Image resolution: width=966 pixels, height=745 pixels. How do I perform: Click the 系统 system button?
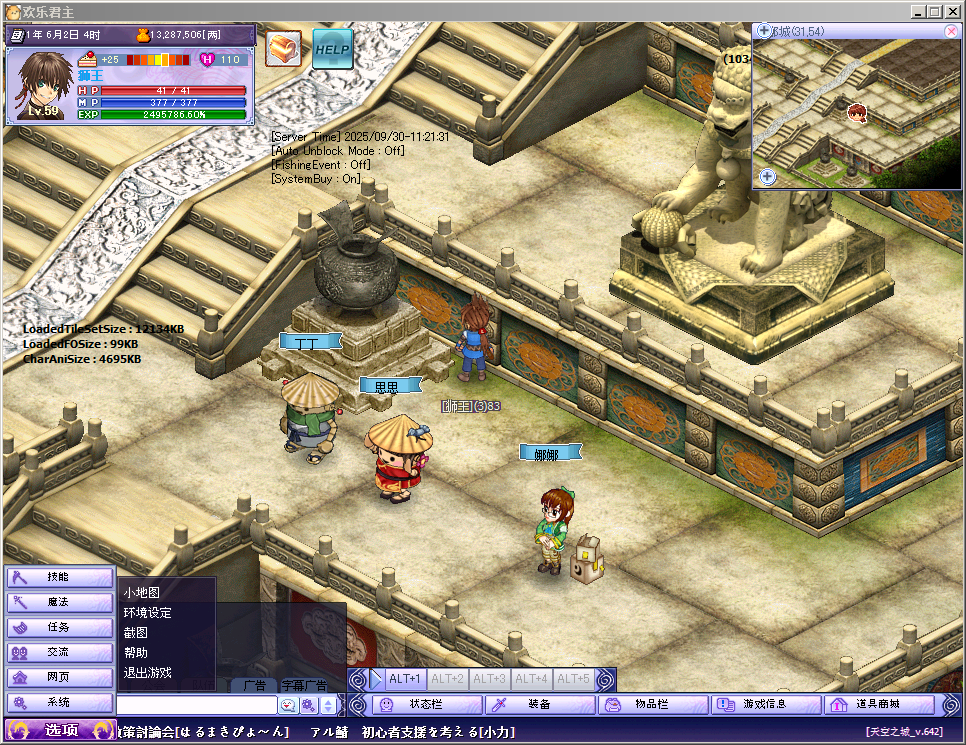[59, 702]
